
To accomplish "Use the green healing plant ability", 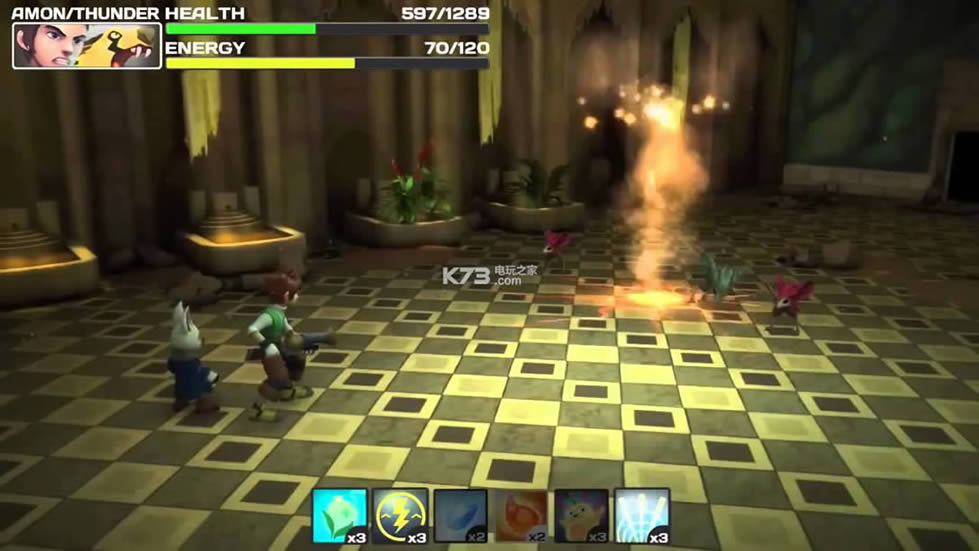I will [x=339, y=514].
